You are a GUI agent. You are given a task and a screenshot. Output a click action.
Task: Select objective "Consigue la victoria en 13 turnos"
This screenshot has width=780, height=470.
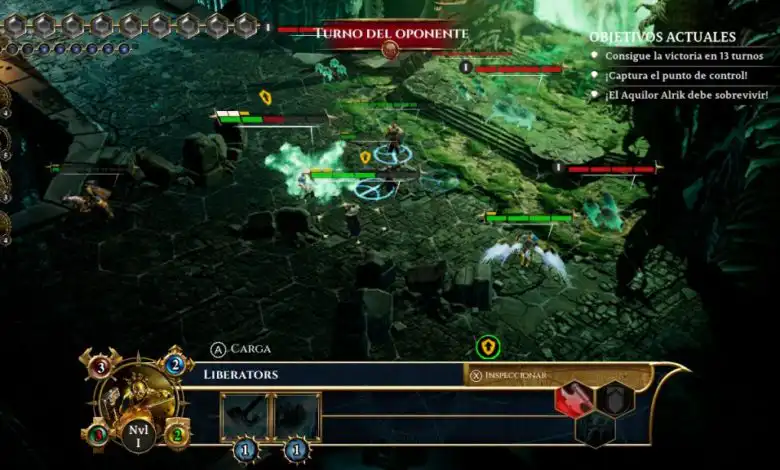(x=684, y=56)
